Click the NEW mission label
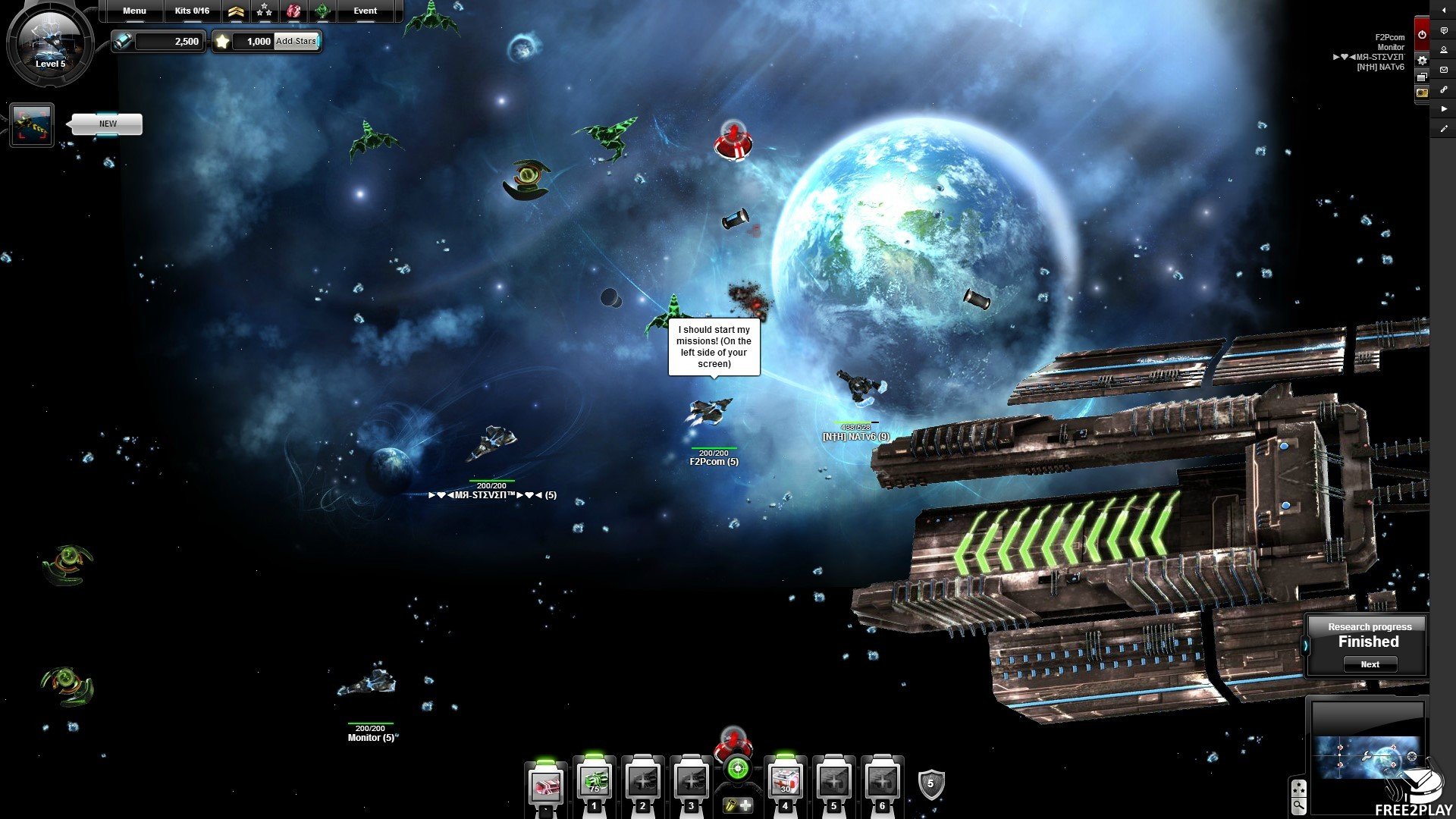1456x819 pixels. point(108,124)
